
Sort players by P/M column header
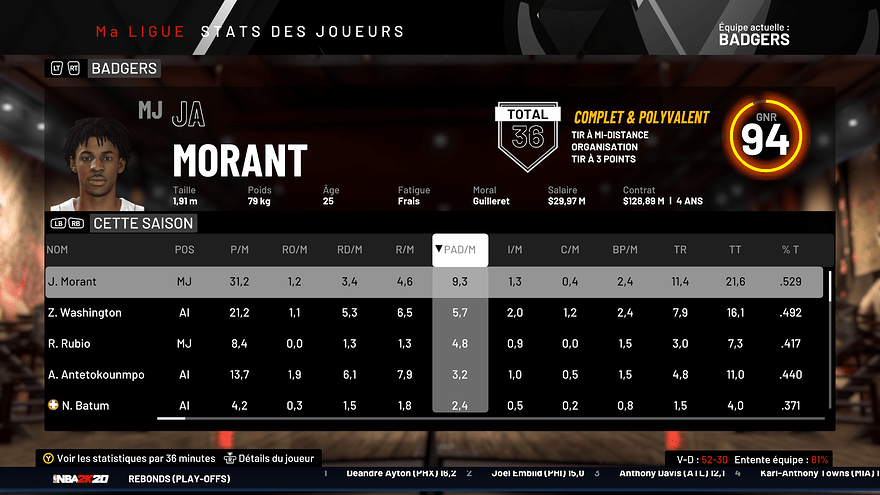(x=240, y=250)
